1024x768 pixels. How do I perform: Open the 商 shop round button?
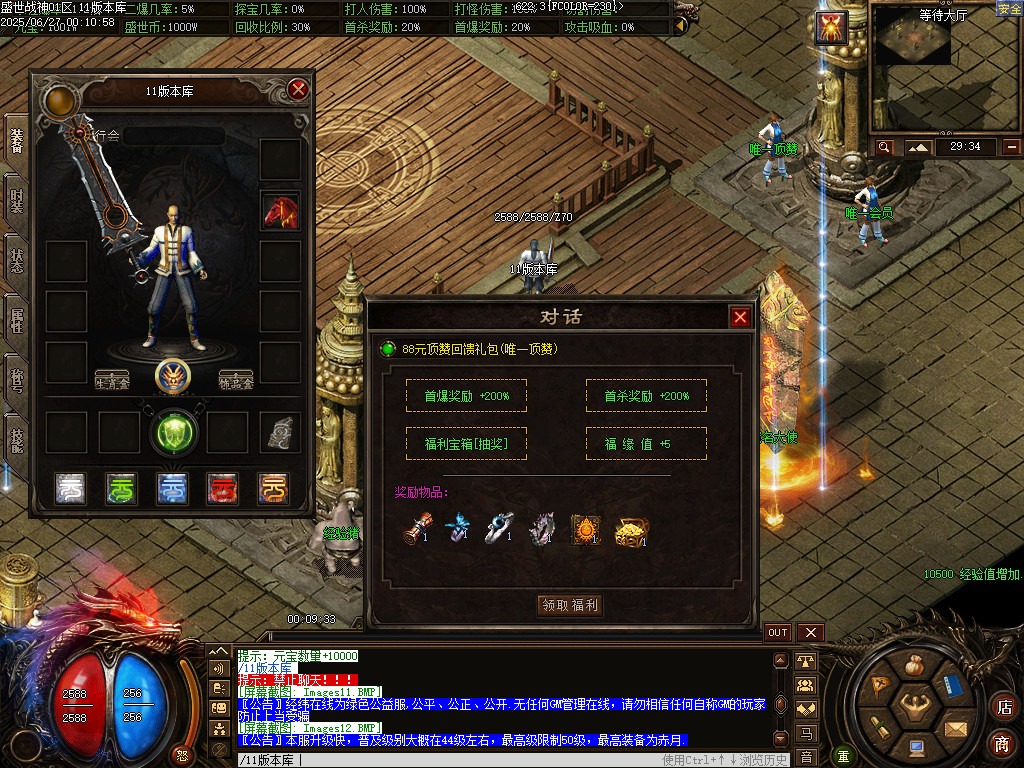point(1002,743)
